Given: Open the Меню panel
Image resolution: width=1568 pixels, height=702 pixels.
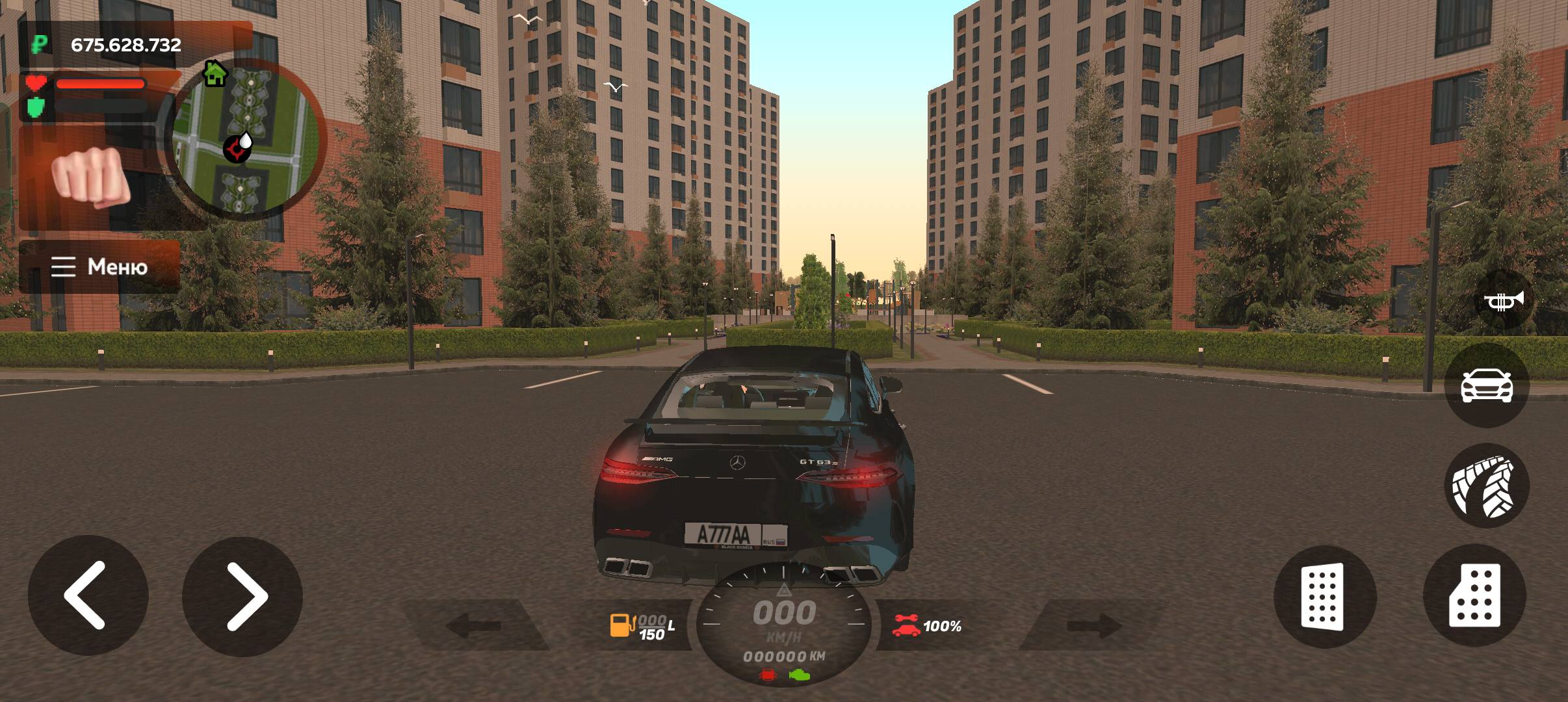Looking at the screenshot, I should [x=101, y=266].
